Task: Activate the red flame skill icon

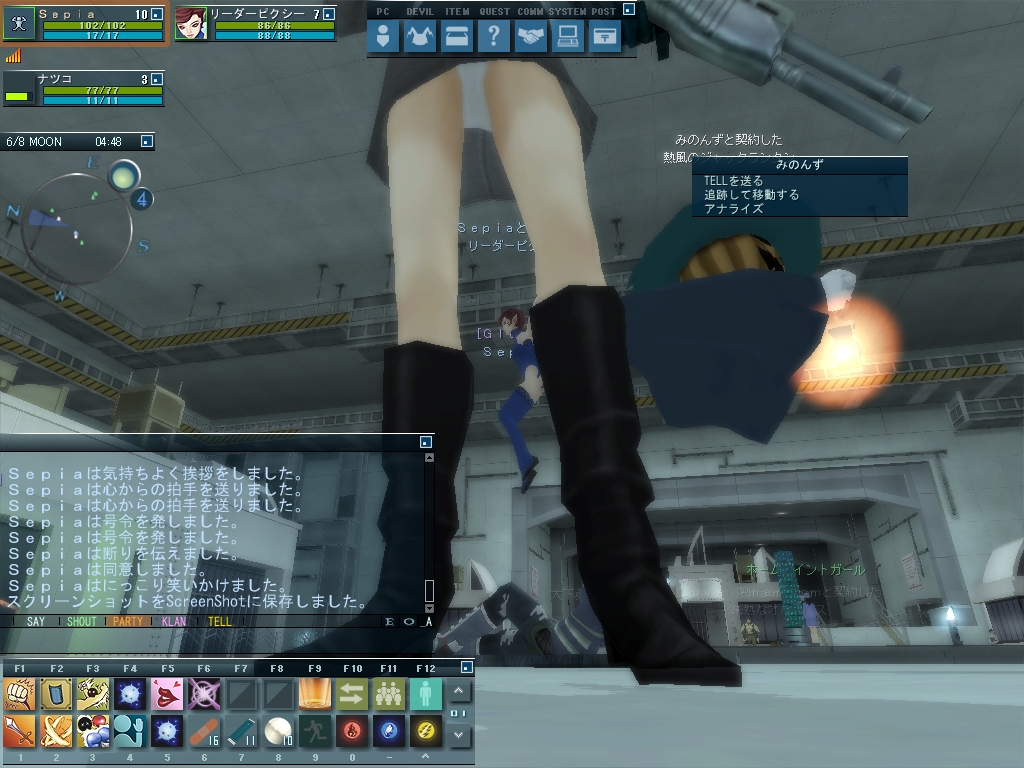Action: click(351, 732)
